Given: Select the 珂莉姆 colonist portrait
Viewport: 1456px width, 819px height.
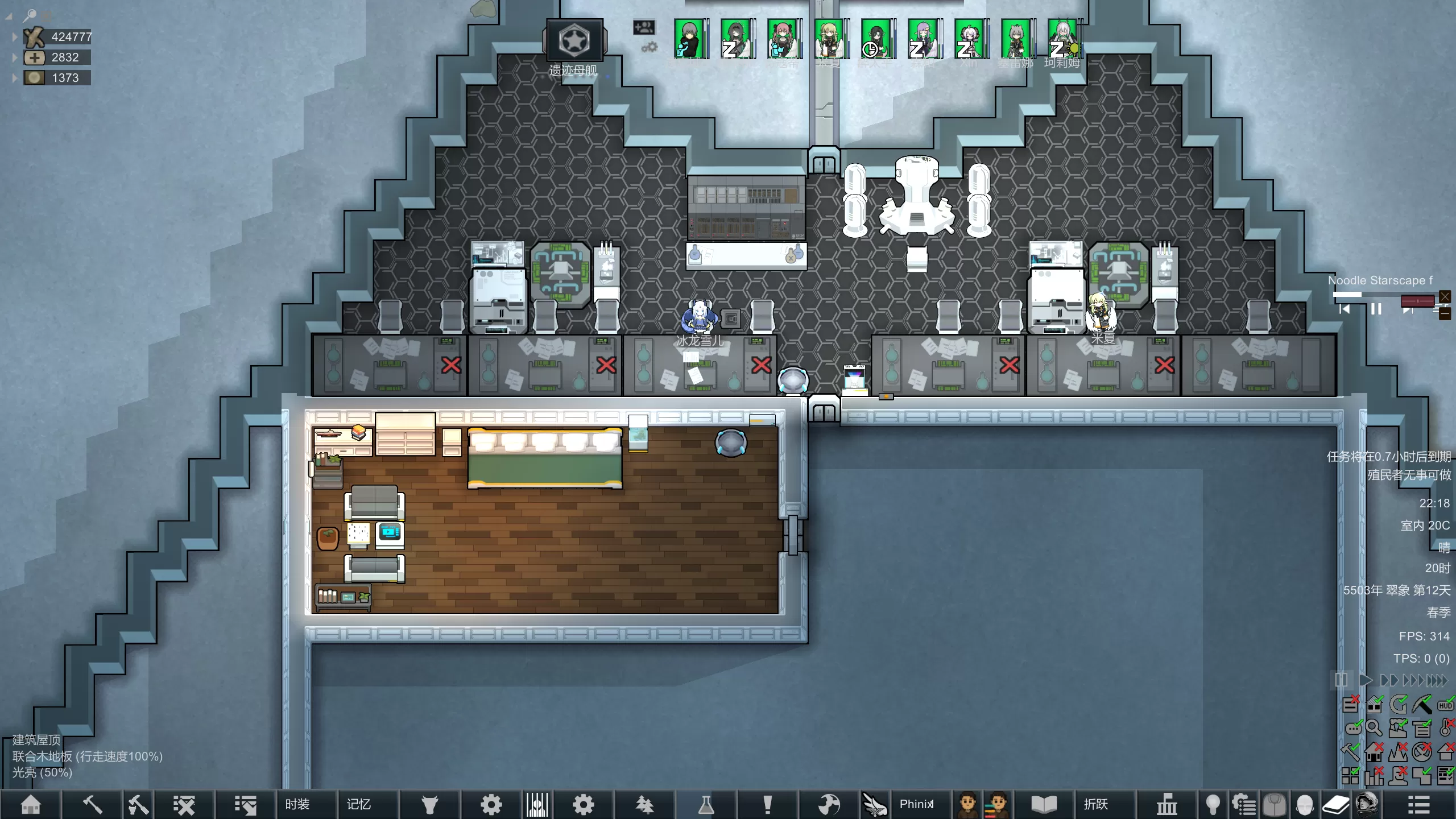Looking at the screenshot, I should (1062, 39).
